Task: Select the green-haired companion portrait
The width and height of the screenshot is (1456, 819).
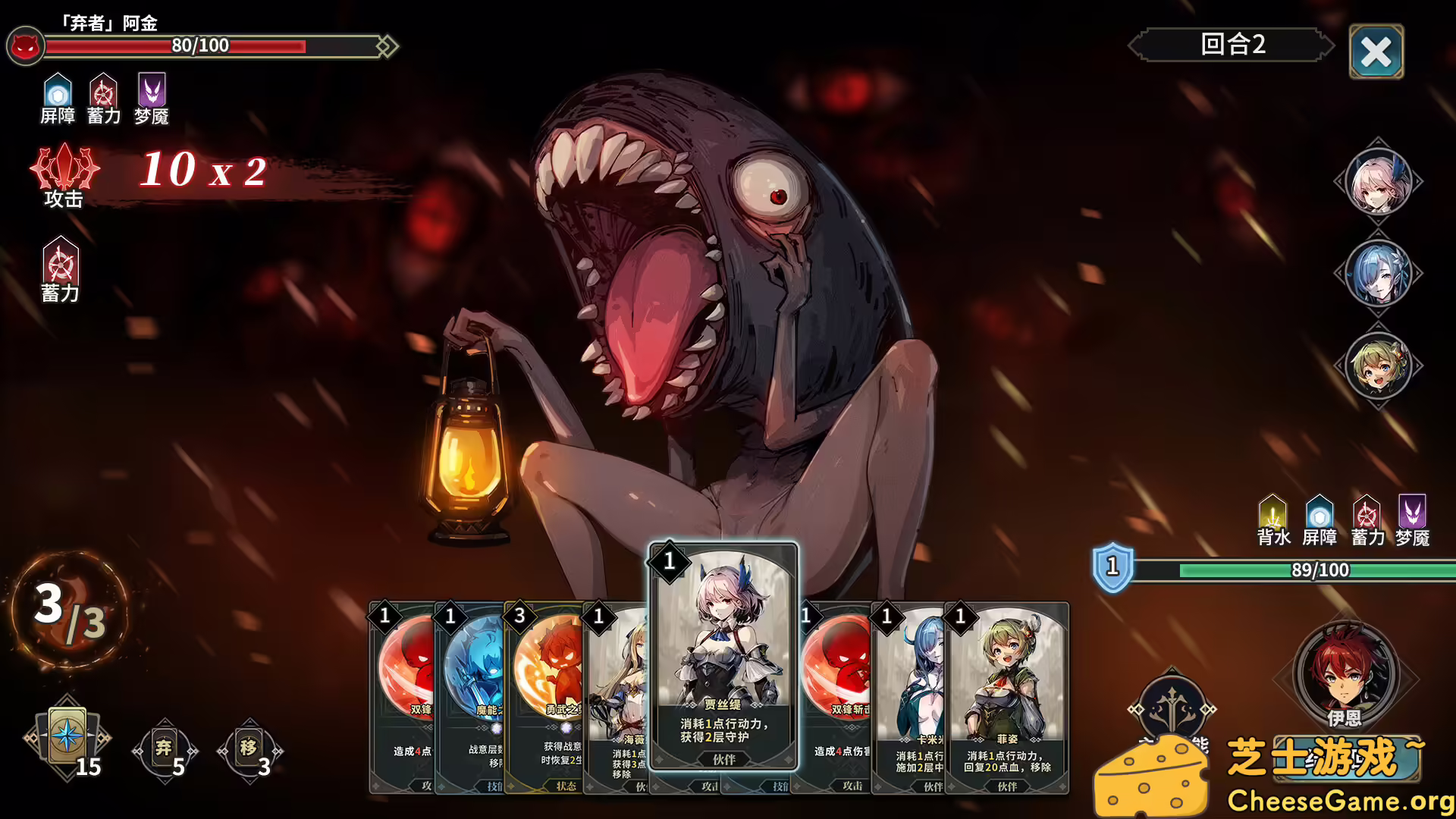Action: [x=1378, y=366]
